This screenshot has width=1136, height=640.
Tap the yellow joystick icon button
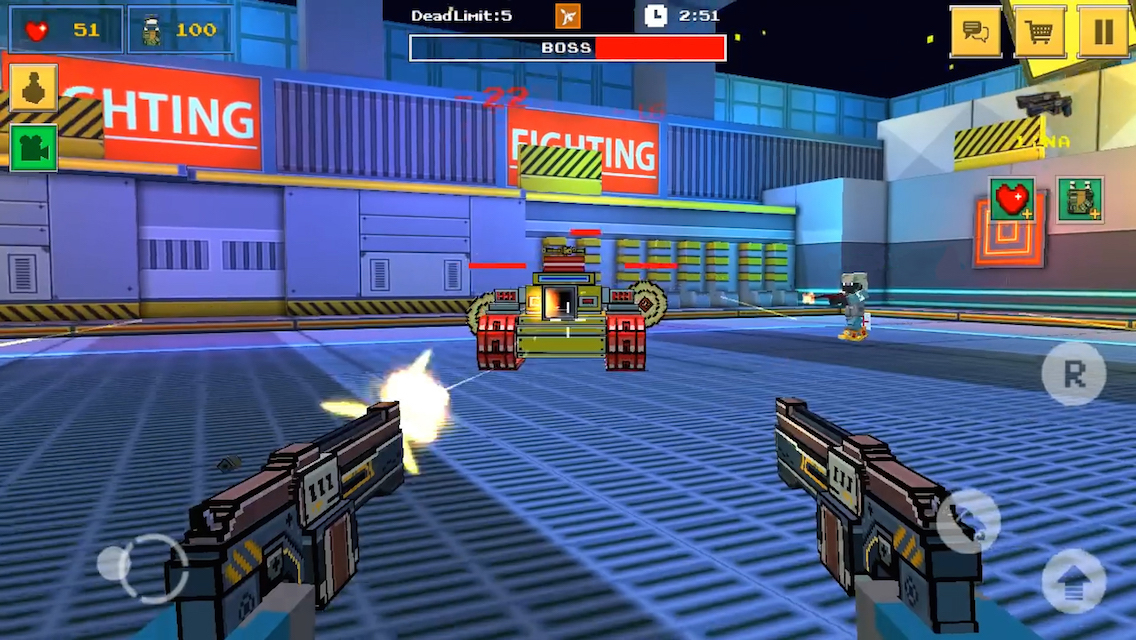(33, 89)
